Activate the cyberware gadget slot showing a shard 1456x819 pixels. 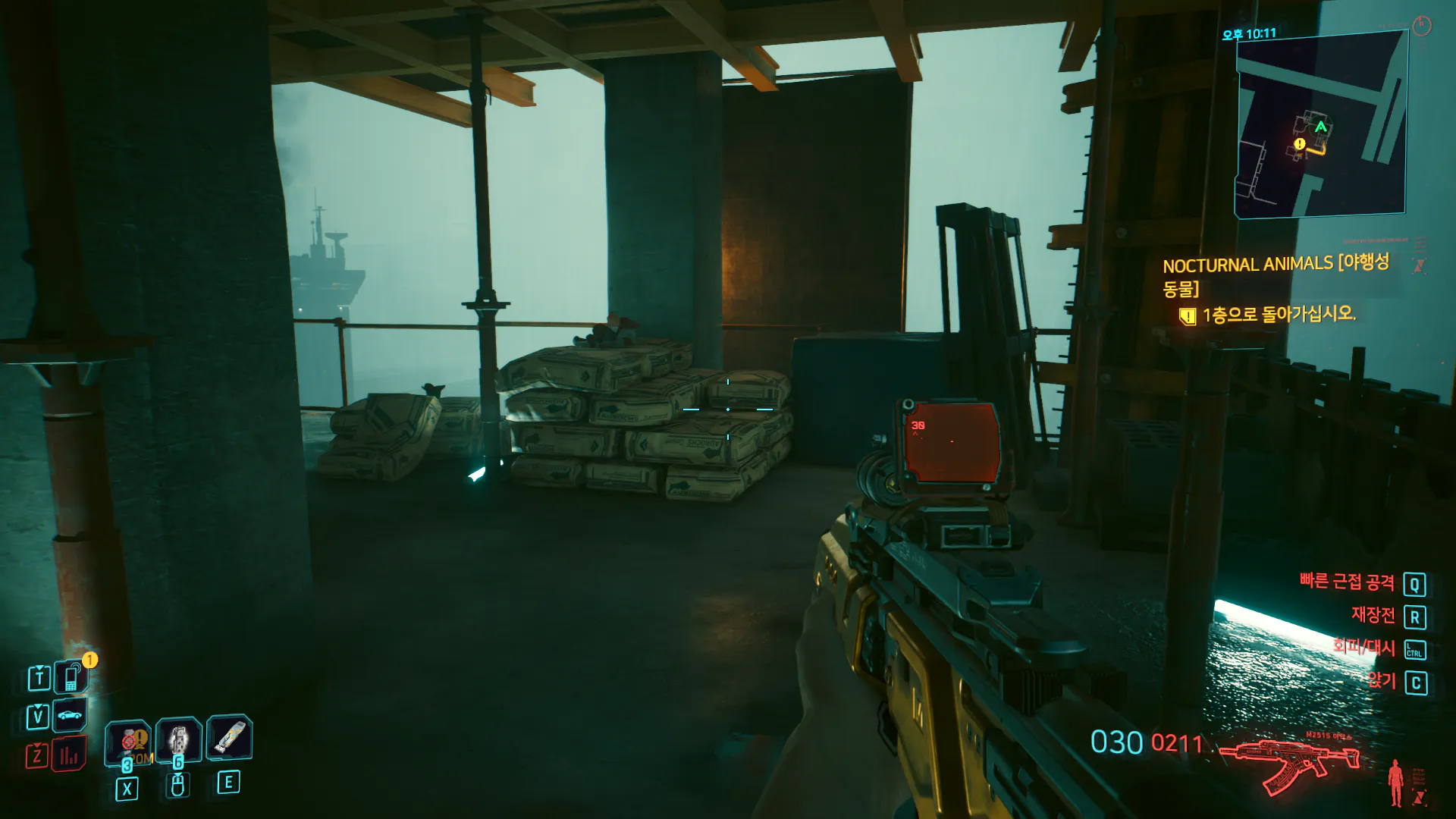point(229,737)
